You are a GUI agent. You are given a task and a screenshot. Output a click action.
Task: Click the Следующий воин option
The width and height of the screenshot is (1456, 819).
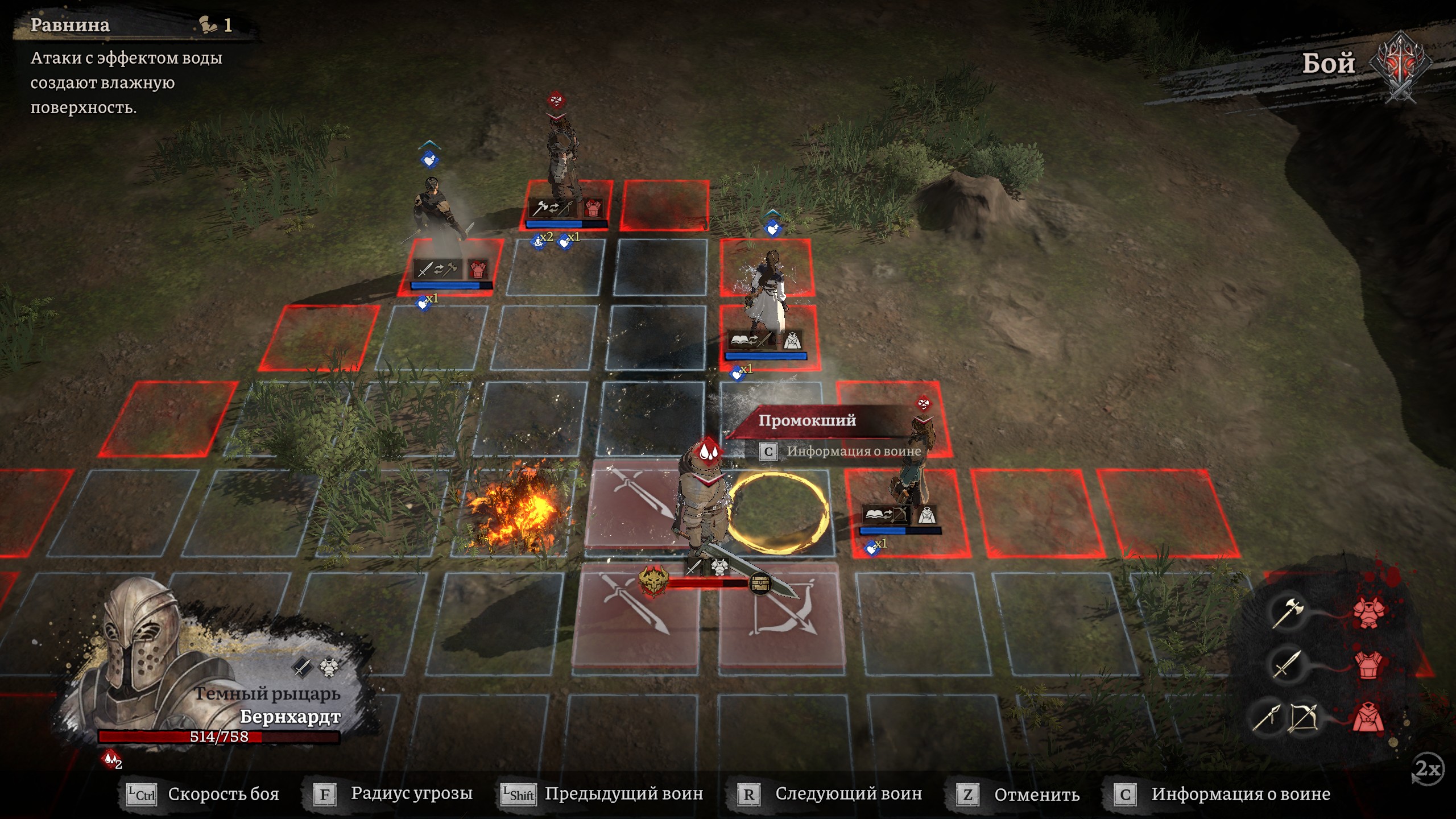tap(830, 794)
